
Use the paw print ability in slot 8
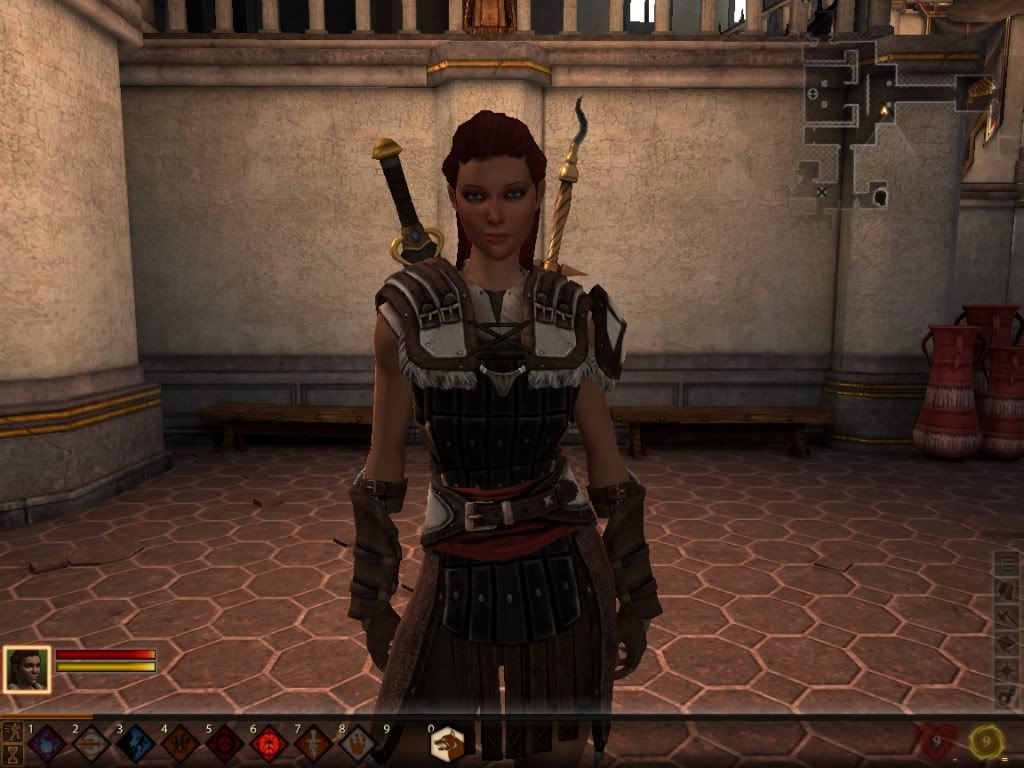(357, 744)
